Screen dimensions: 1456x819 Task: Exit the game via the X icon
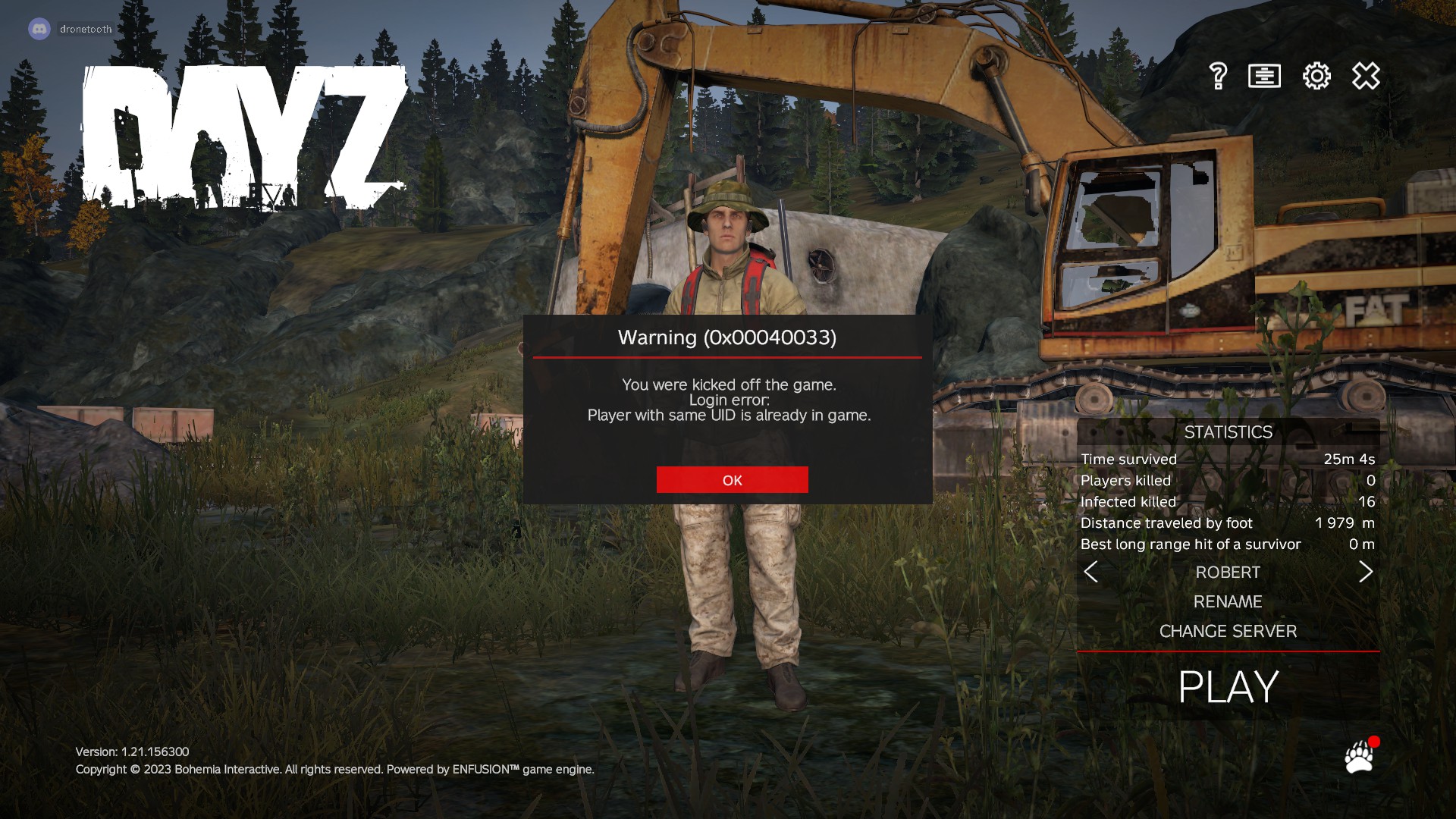point(1366,76)
